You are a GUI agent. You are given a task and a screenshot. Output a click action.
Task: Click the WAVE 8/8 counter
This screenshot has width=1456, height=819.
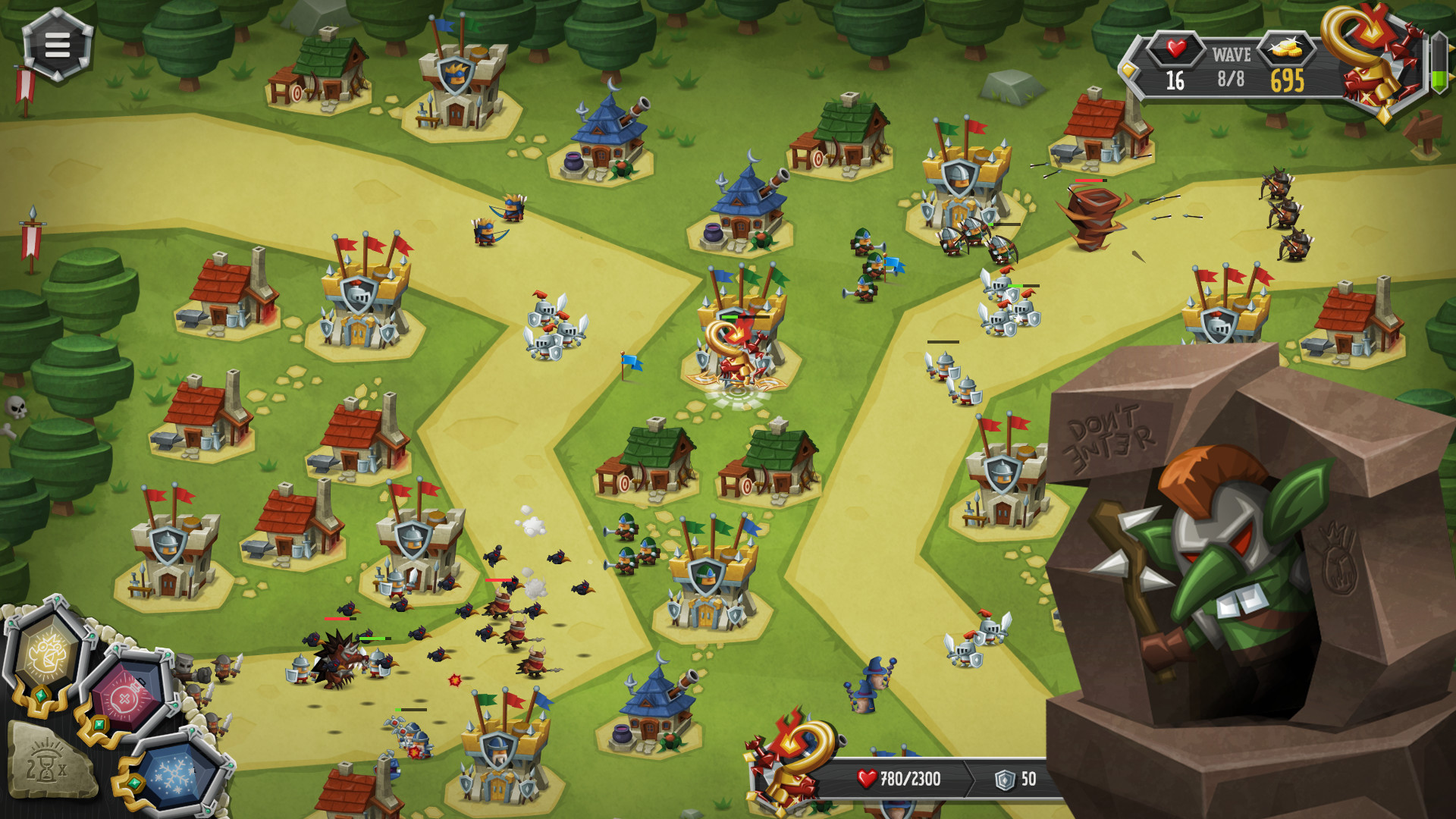point(1230,64)
